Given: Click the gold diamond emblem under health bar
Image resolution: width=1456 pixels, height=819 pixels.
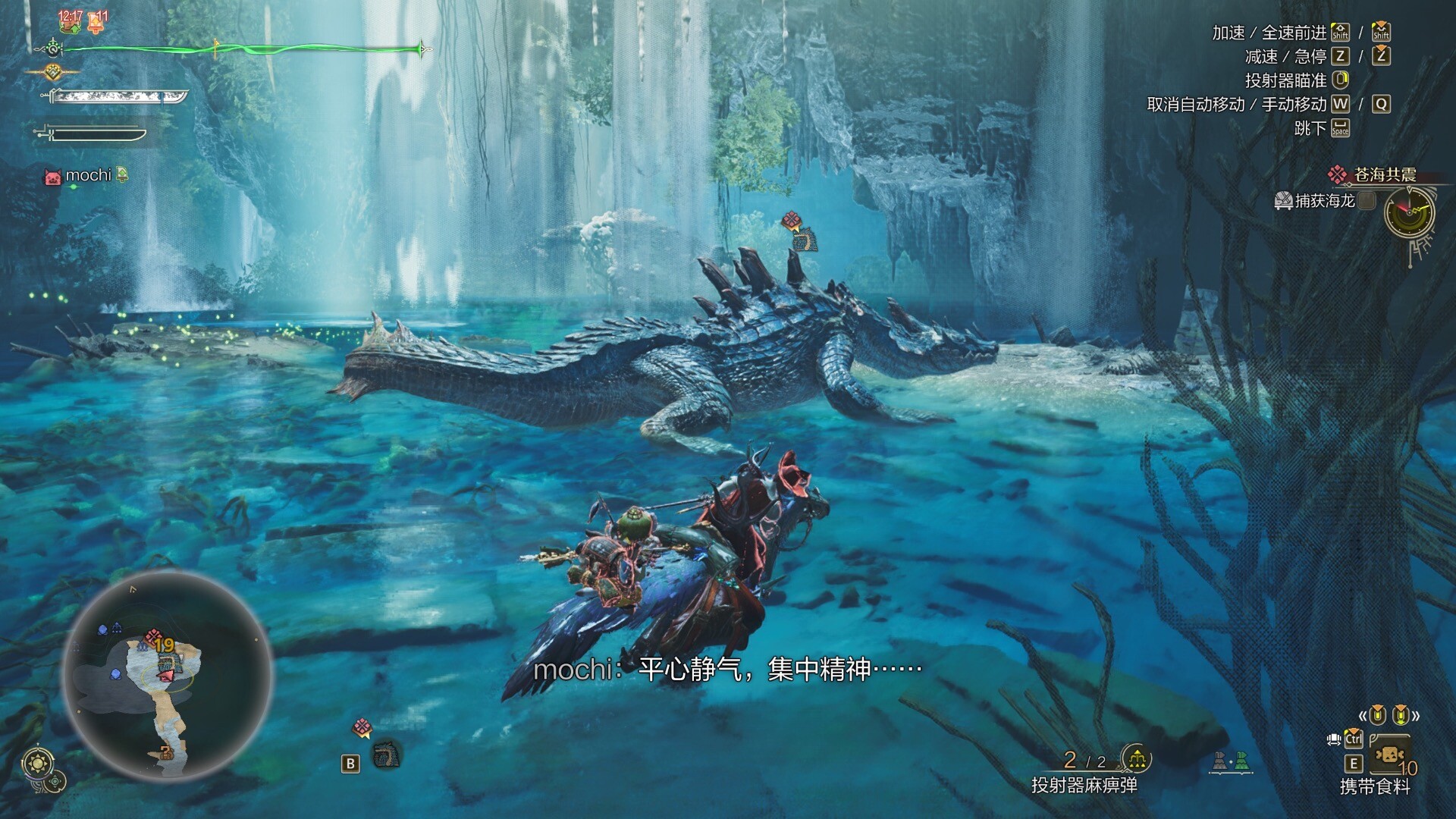Looking at the screenshot, I should tap(52, 73).
